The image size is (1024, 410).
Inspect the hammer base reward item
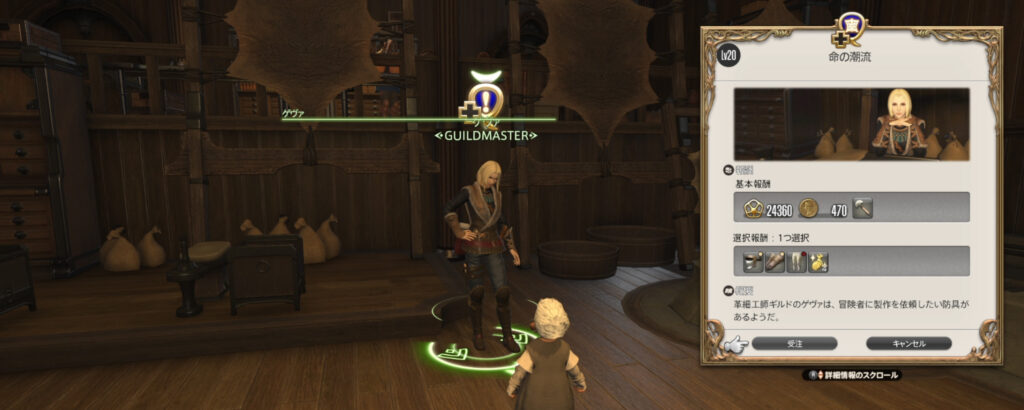click(x=864, y=207)
